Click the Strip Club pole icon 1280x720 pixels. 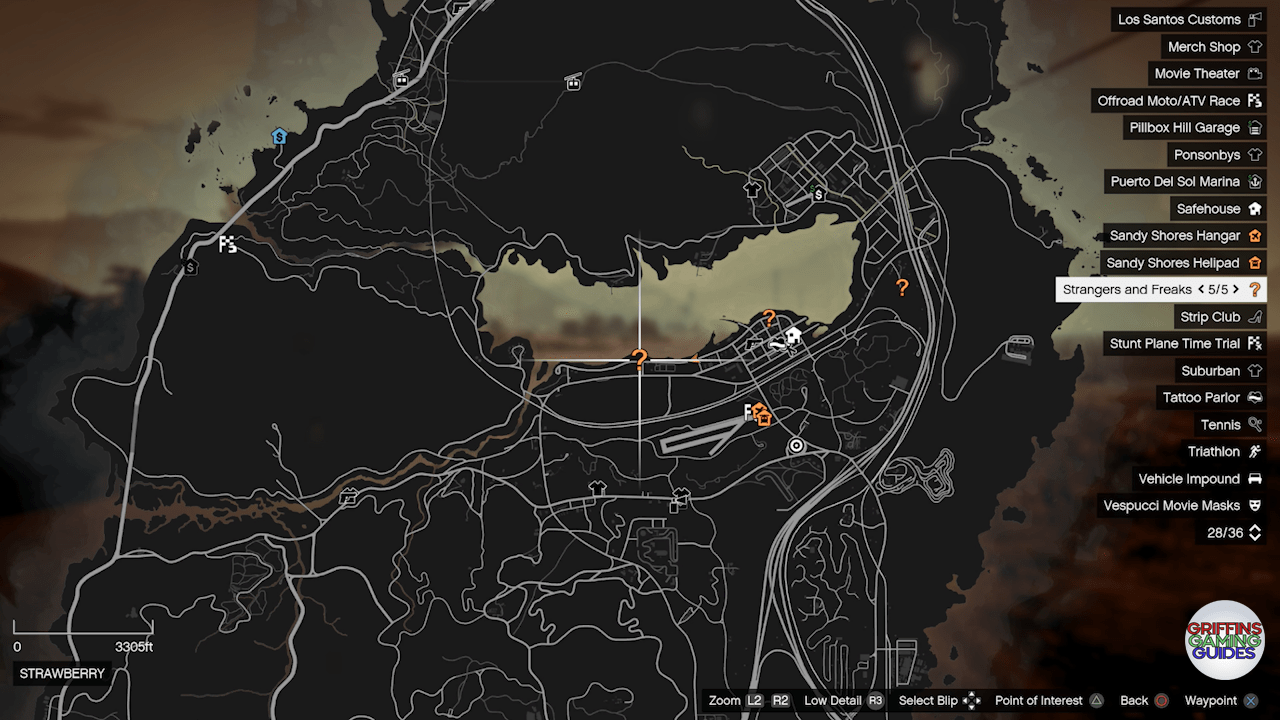(x=1258, y=316)
